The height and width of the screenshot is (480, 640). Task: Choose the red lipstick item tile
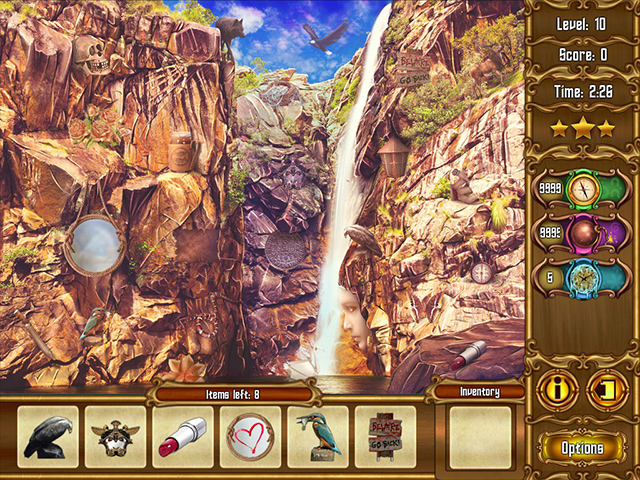click(x=181, y=437)
